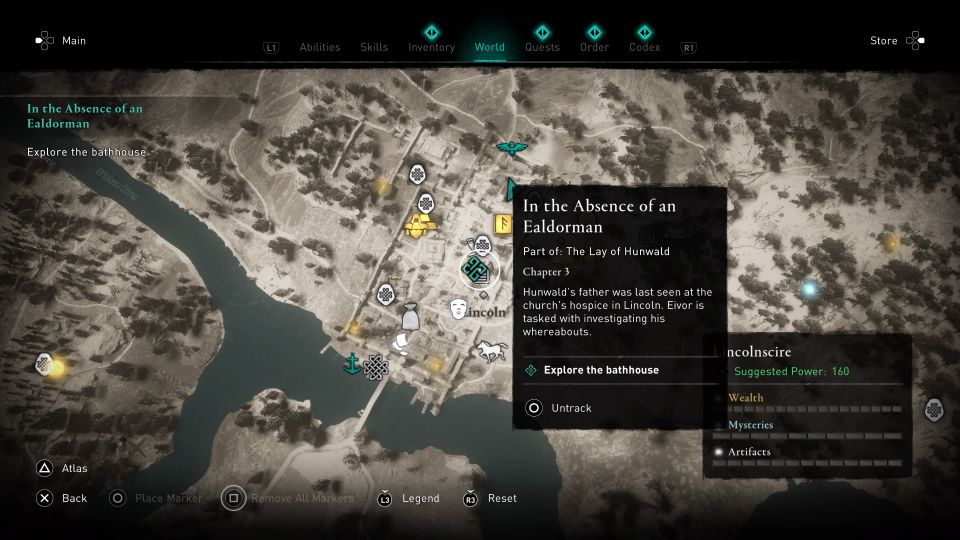960x540 pixels.
Task: Select the World tab
Action: 490,47
